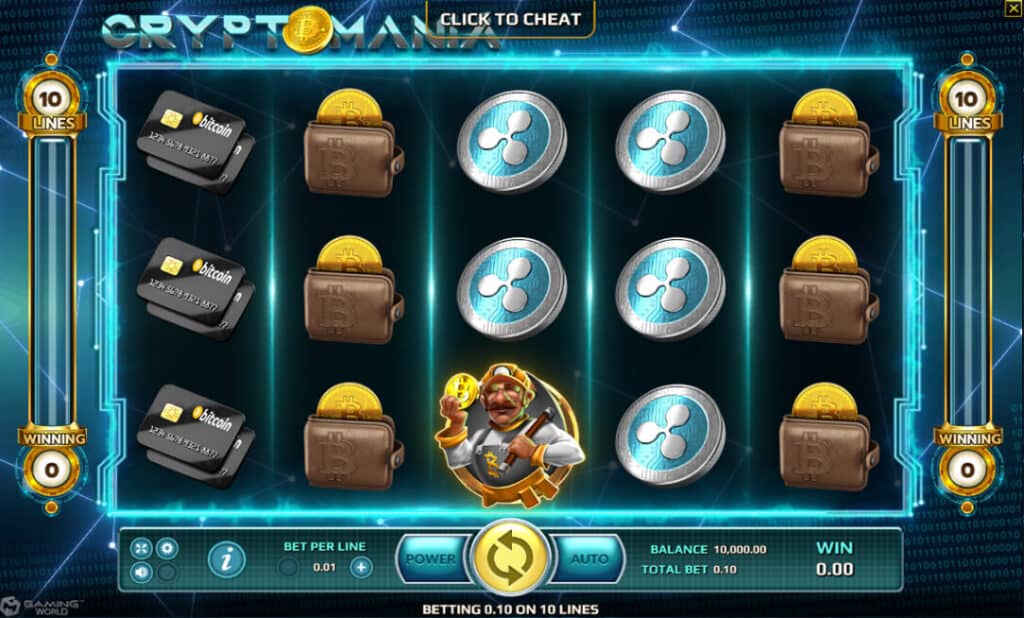Start AUTO spin mode

tap(589, 560)
